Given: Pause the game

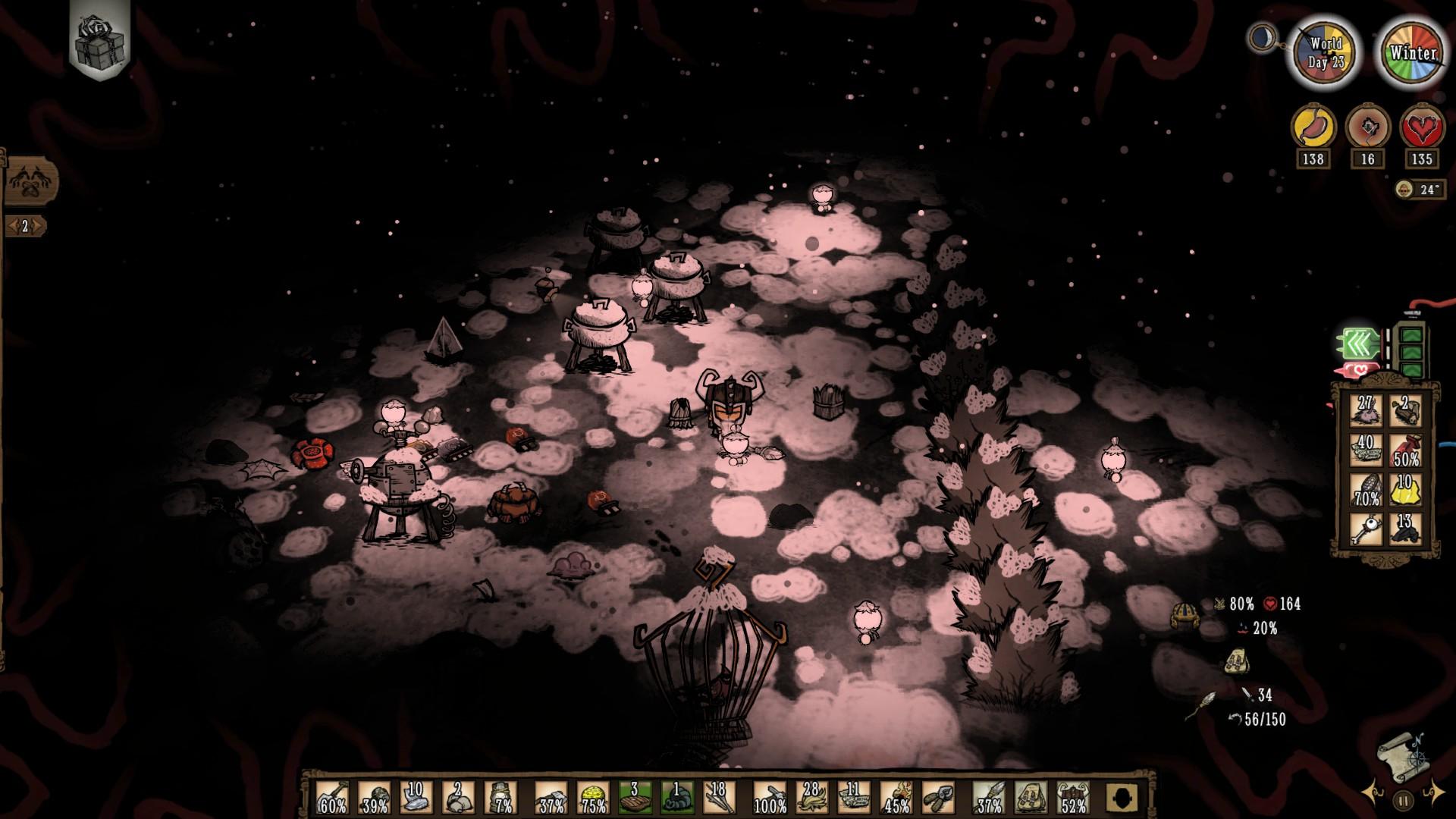Looking at the screenshot, I should pyautogui.click(x=1403, y=800).
